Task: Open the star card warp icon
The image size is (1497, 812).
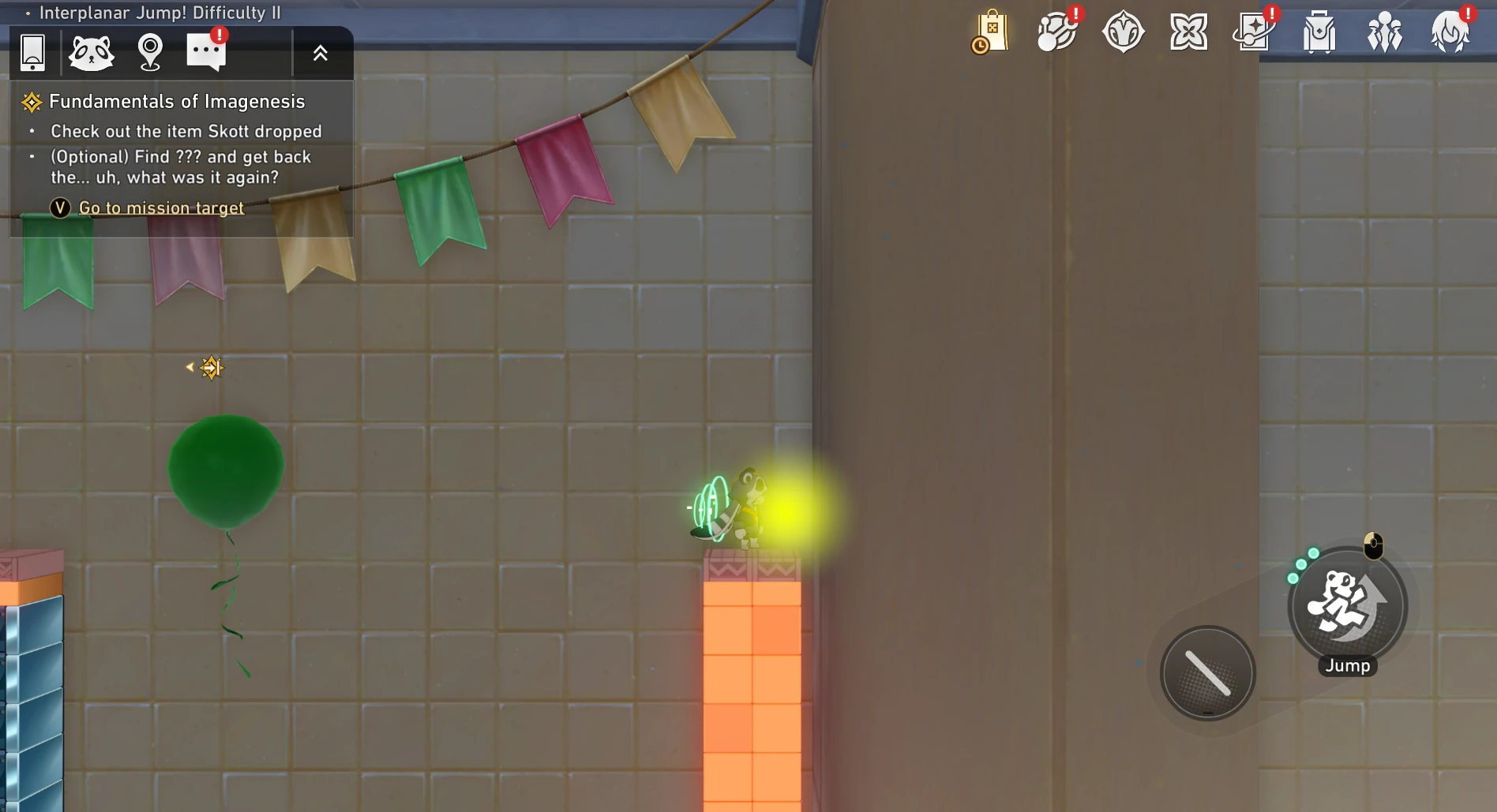Action: point(1253,32)
